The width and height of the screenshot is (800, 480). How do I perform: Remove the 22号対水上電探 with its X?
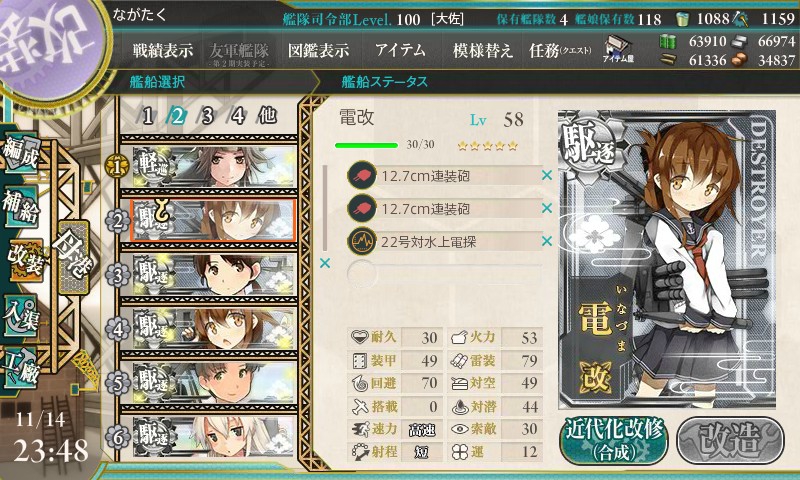pyautogui.click(x=547, y=241)
